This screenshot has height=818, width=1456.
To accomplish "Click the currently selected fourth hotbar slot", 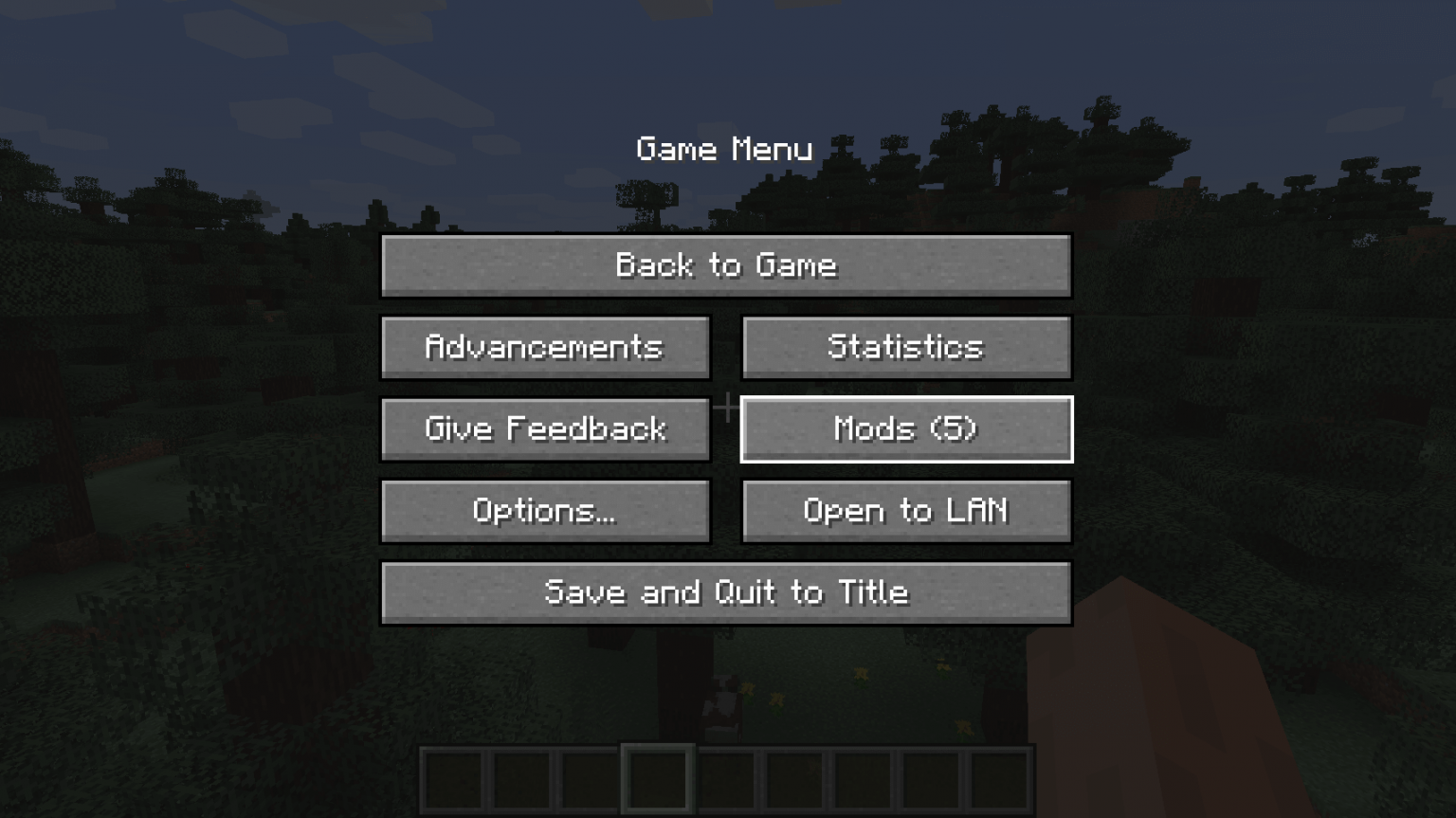I will (x=657, y=777).
